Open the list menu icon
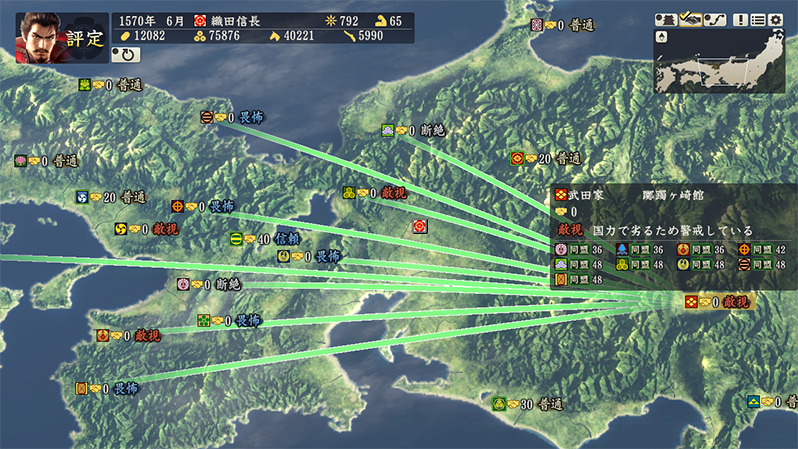 (x=759, y=19)
